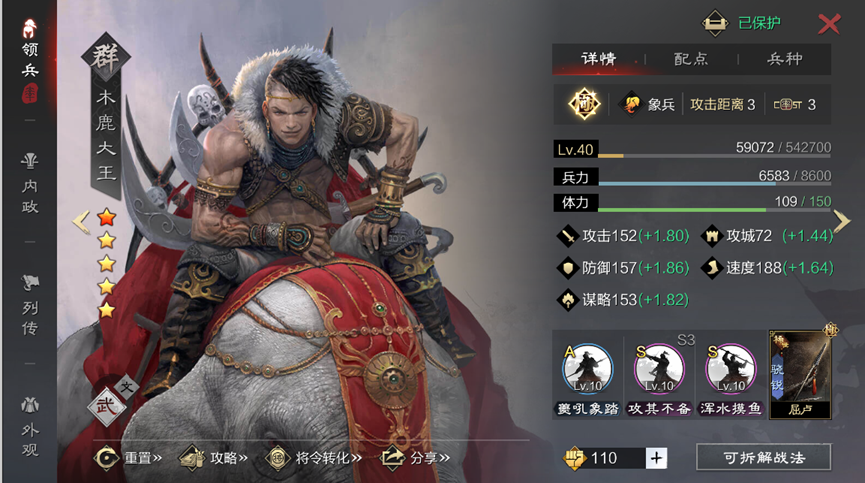Image resolution: width=865 pixels, height=483 pixels.
Task: Select the 浑水摸鱼 skill icon
Action: 730,375
